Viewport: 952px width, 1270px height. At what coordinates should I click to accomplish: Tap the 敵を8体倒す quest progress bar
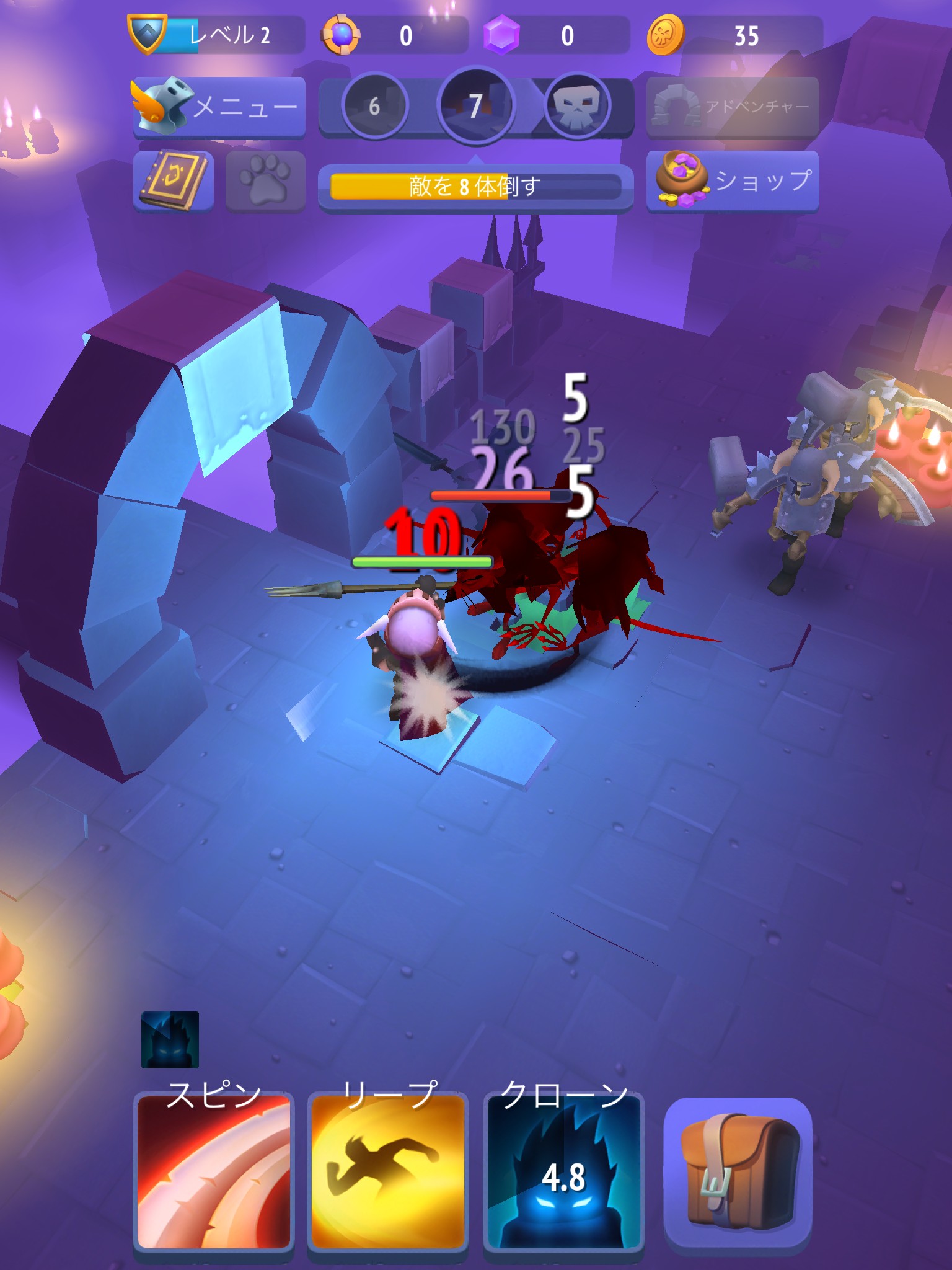[475, 186]
